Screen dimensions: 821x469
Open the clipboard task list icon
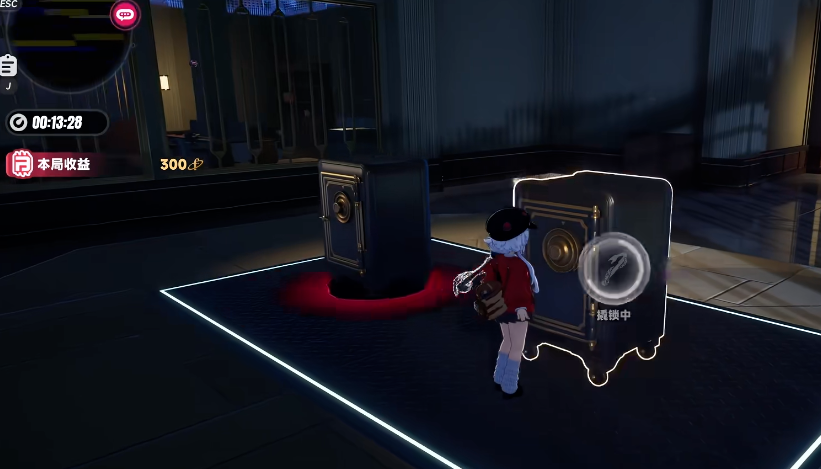(x=8, y=66)
